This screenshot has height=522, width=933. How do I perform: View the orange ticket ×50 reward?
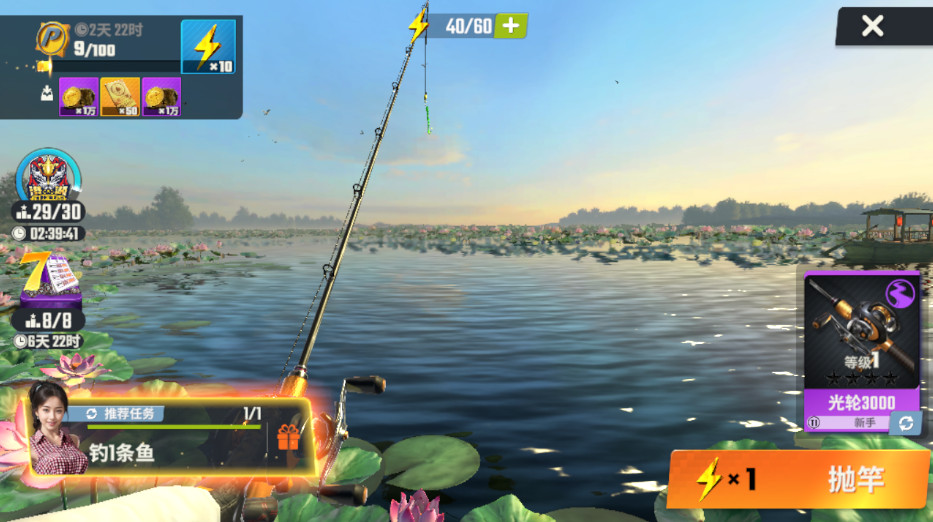[120, 97]
